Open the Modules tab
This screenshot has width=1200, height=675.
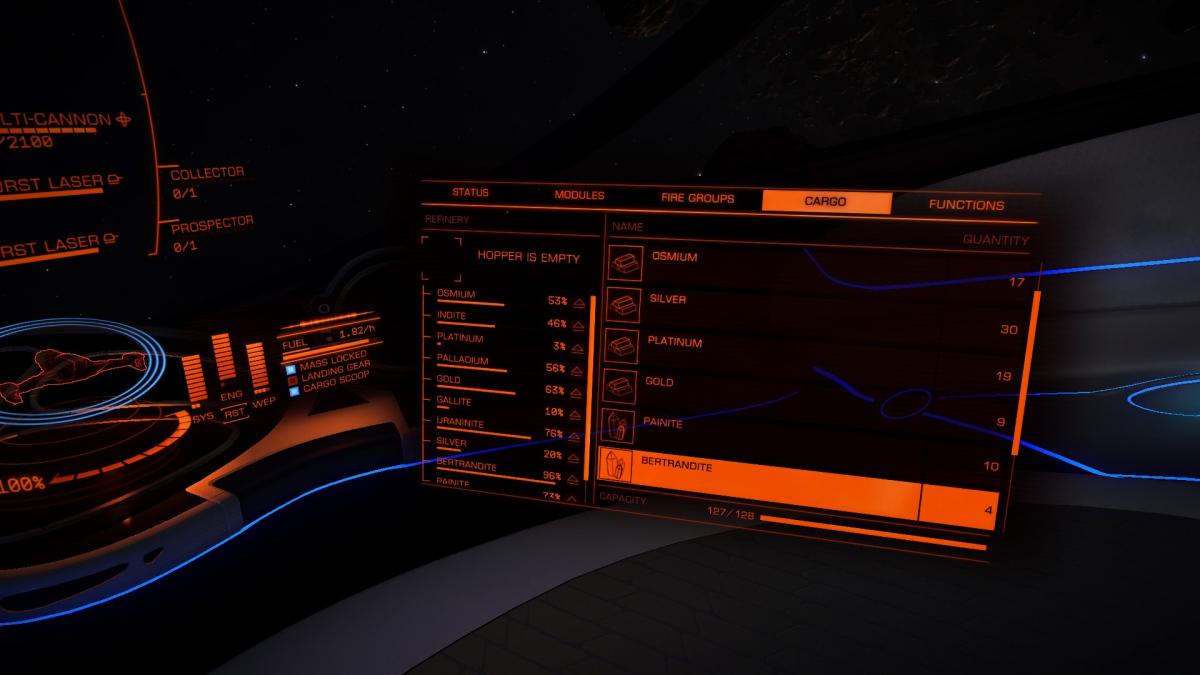pos(579,195)
